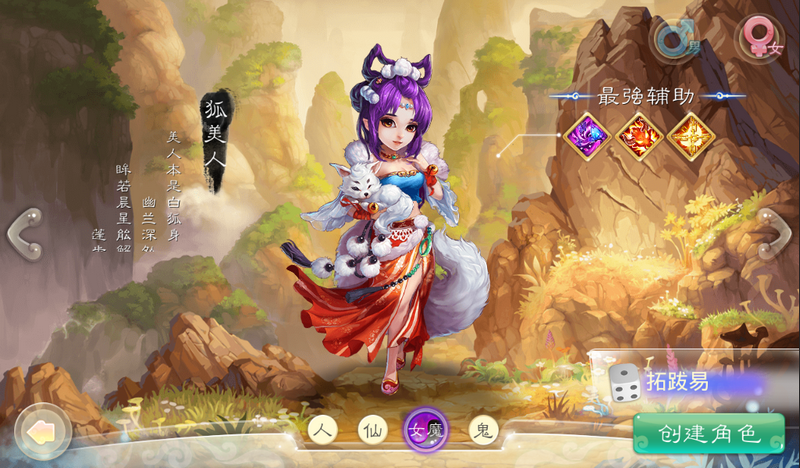Screen dimensions: 800x468
Task: View the golden cross diamond skill icon
Action: (x=690, y=136)
